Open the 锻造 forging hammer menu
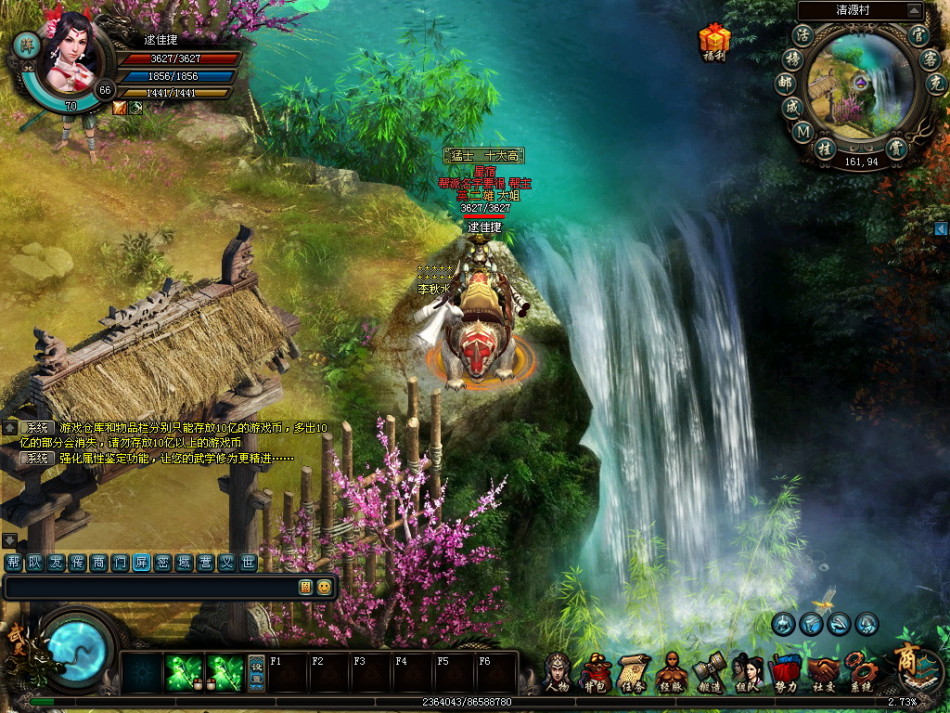Screen dimensions: 950x713 pyautogui.click(x=709, y=673)
